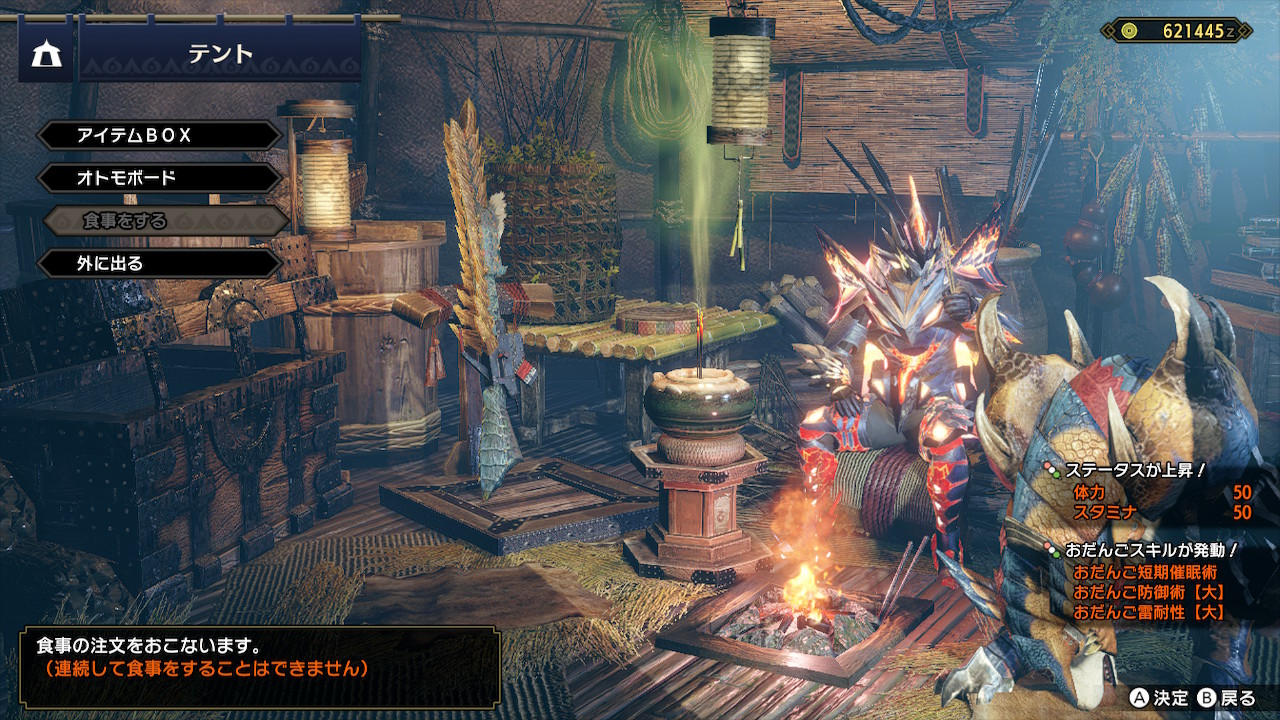Select the オトモボード option
Image resolution: width=1280 pixels, height=720 pixels.
[x=160, y=178]
